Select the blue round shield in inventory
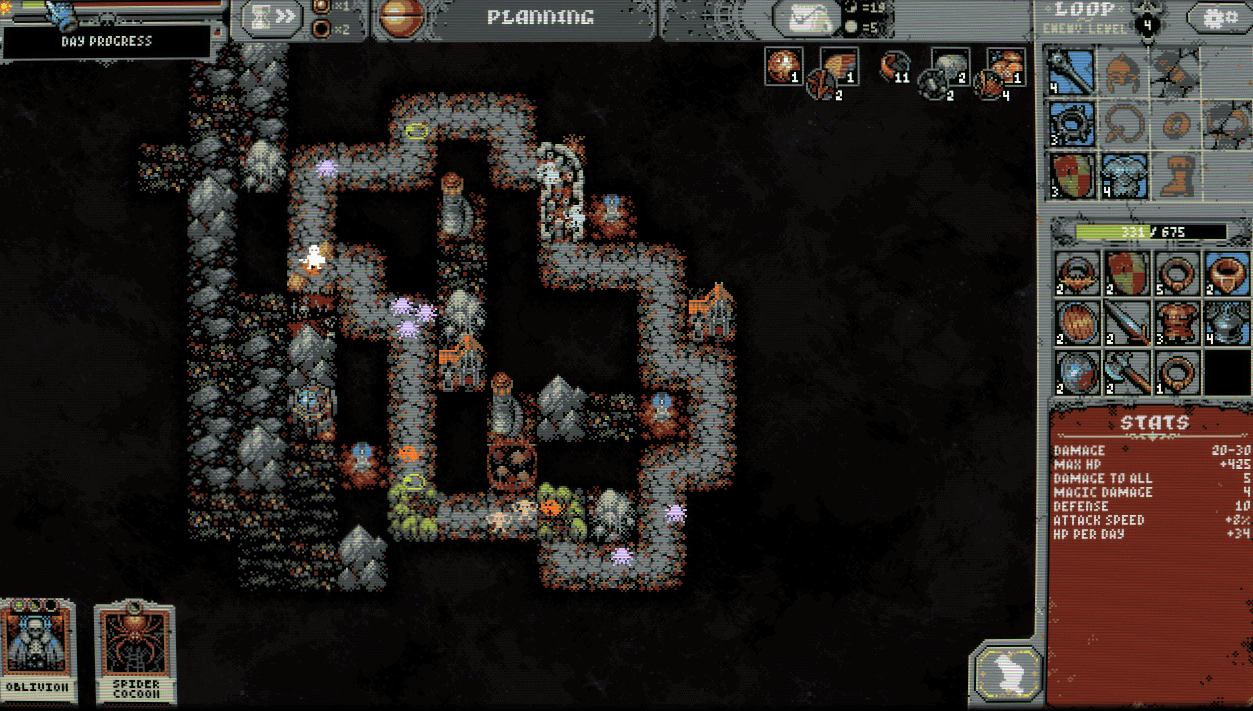 click(1078, 372)
